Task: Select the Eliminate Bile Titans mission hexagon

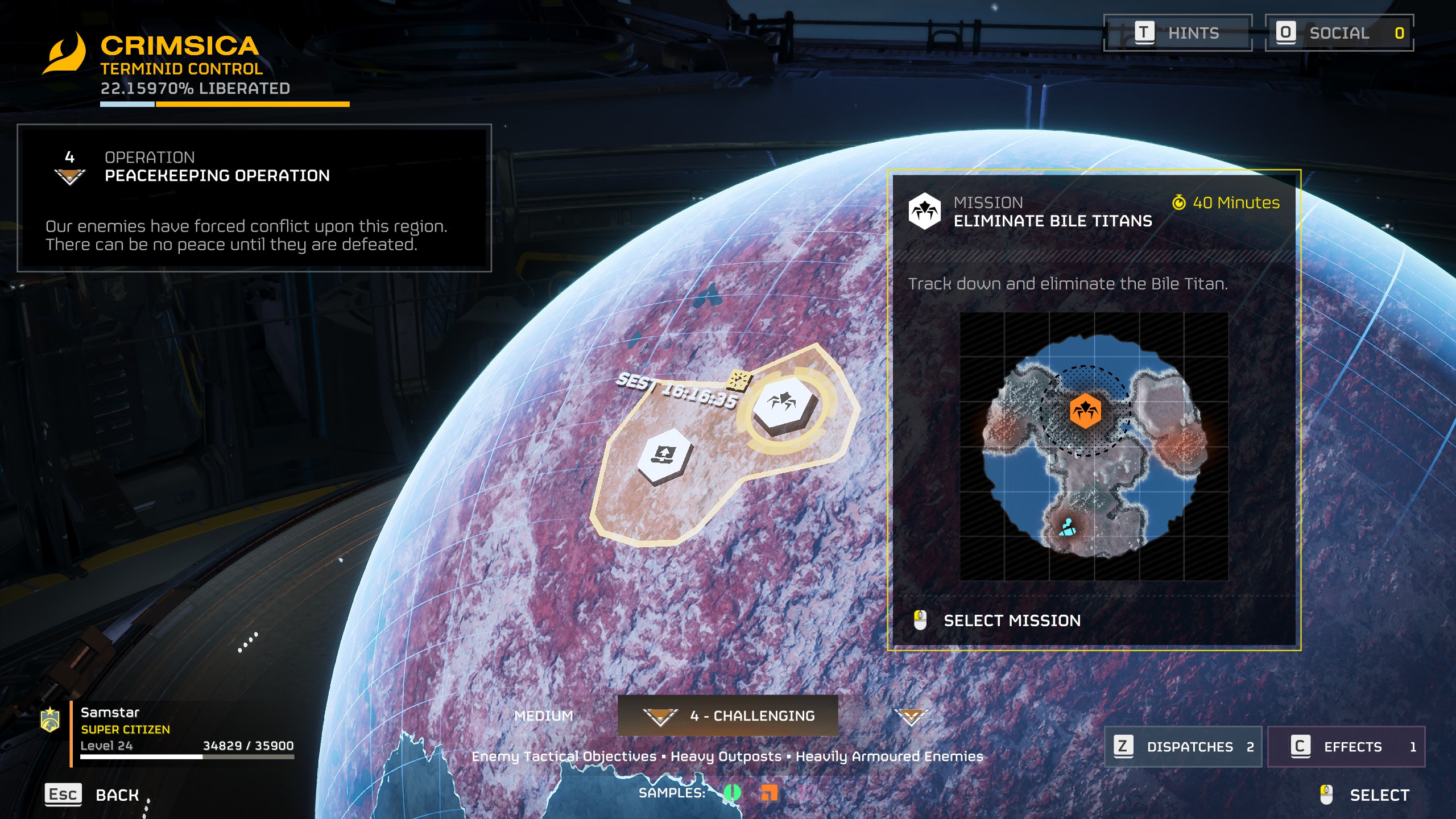Action: click(x=785, y=405)
